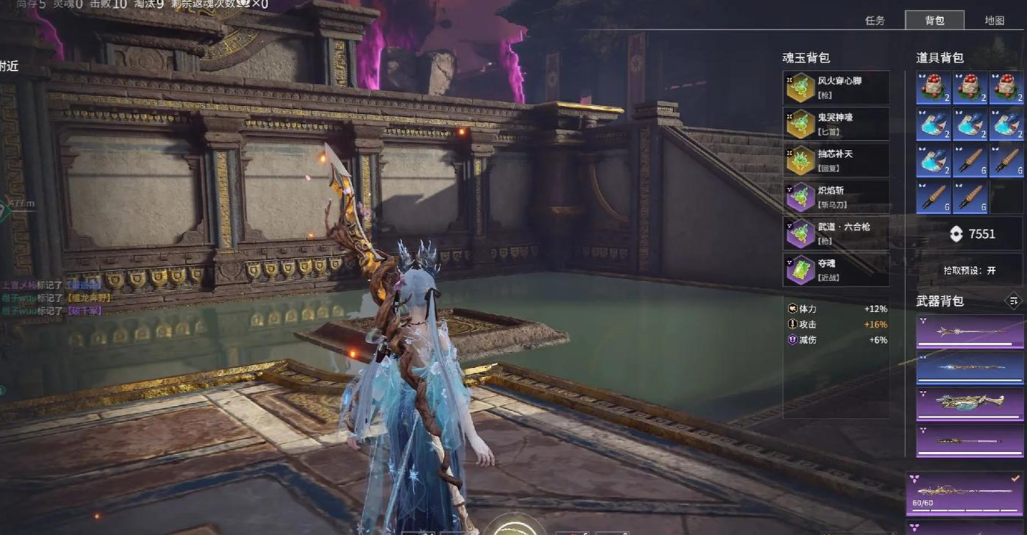Select the ornate cannon weapon slot
Screen dimensions: 1027x535
[x=969, y=402]
